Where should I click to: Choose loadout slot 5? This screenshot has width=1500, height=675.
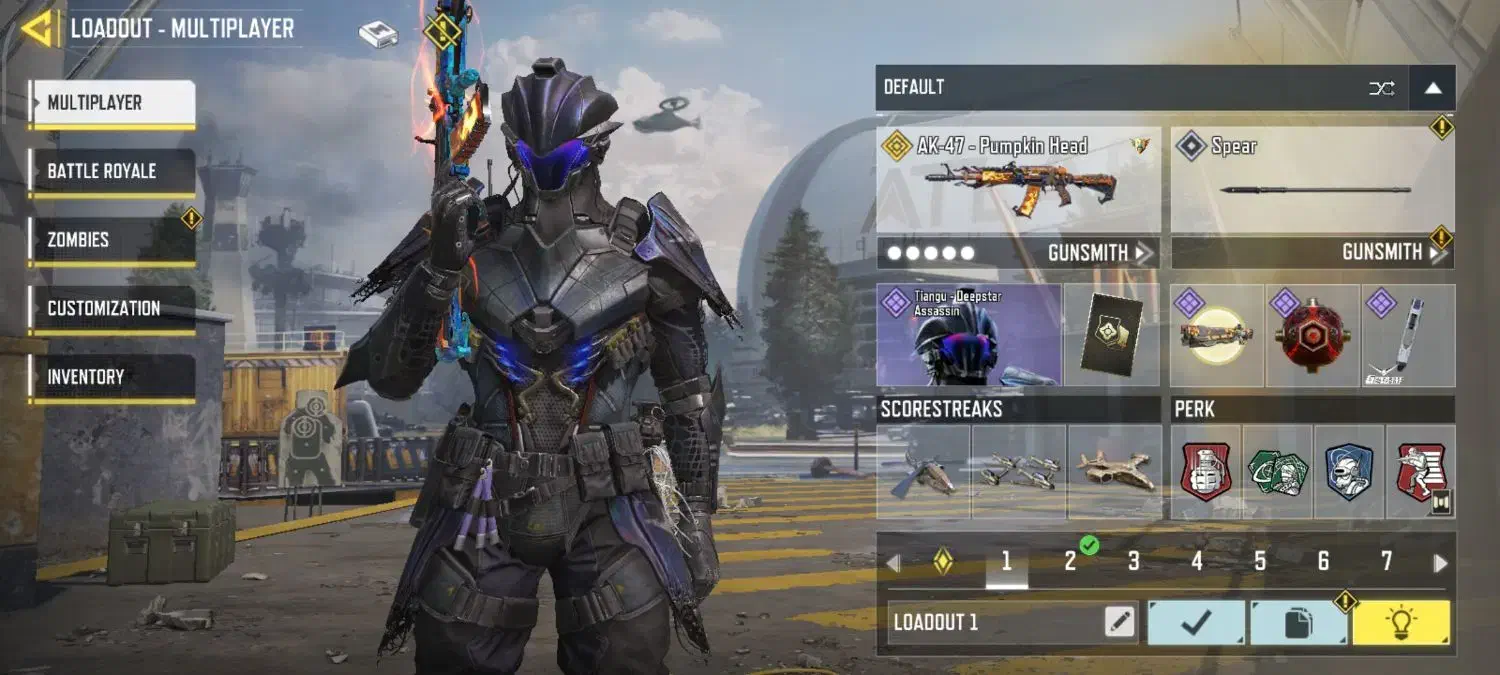click(x=1260, y=562)
